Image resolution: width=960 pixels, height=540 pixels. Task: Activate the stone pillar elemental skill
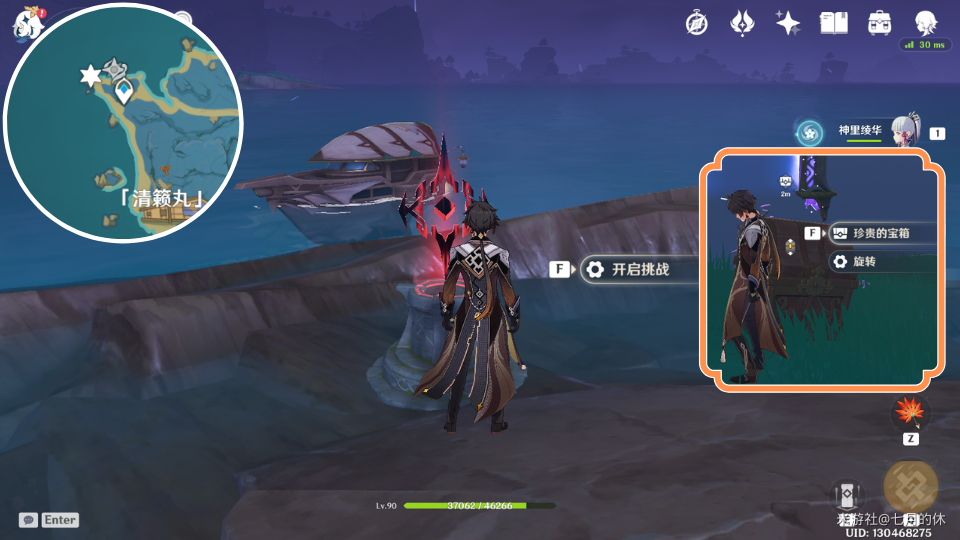847,497
